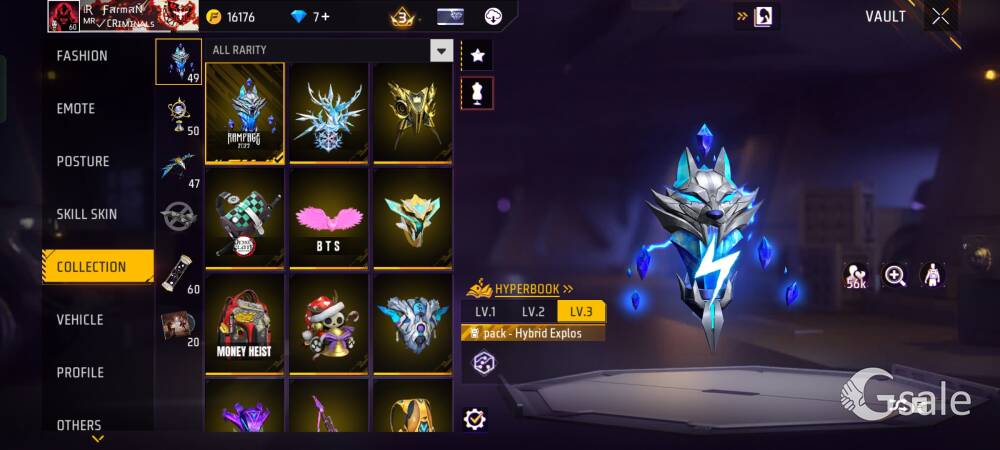Open the Skill Skin category
This screenshot has width=1000, height=450.
[87, 214]
